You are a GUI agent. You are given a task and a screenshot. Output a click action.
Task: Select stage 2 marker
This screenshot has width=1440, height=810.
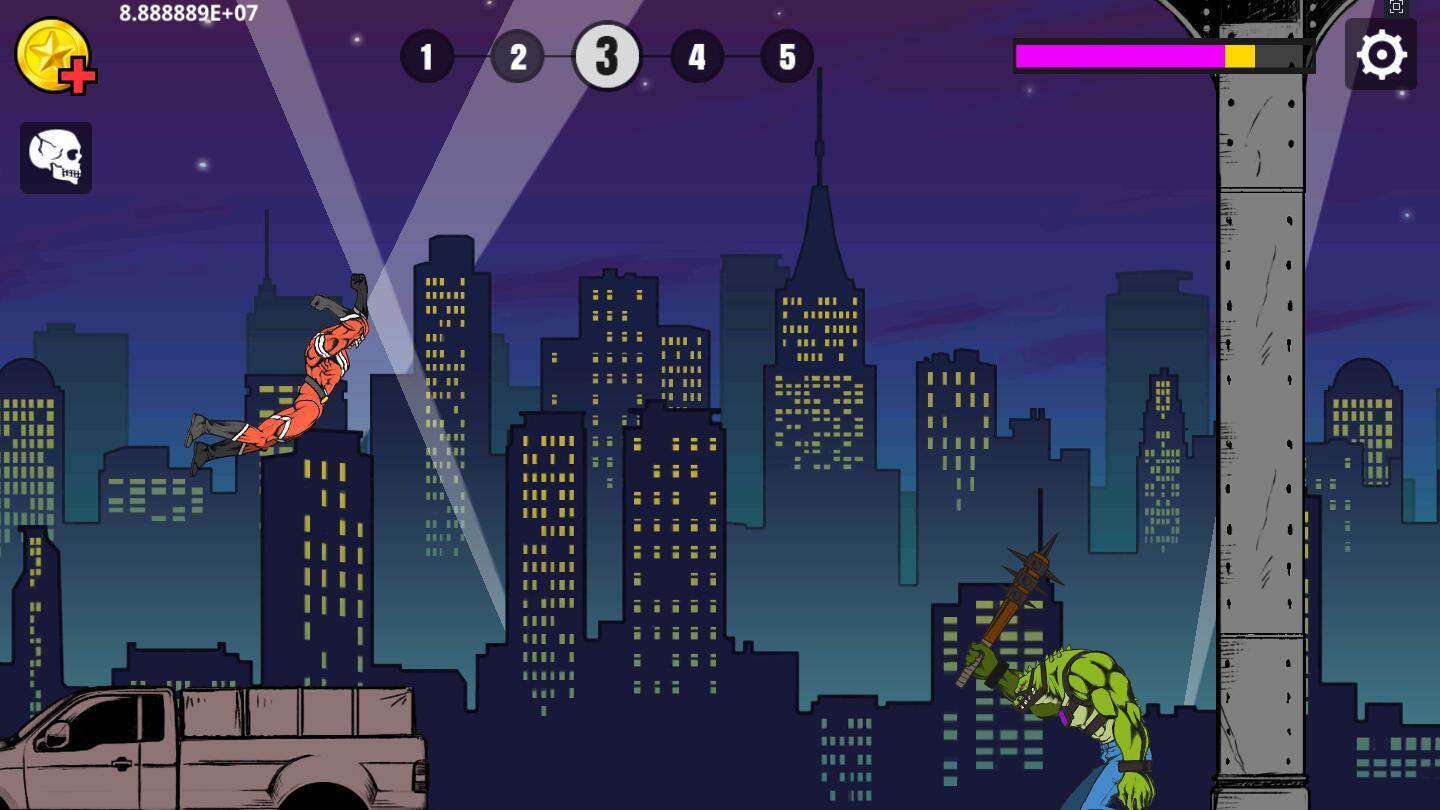(517, 56)
